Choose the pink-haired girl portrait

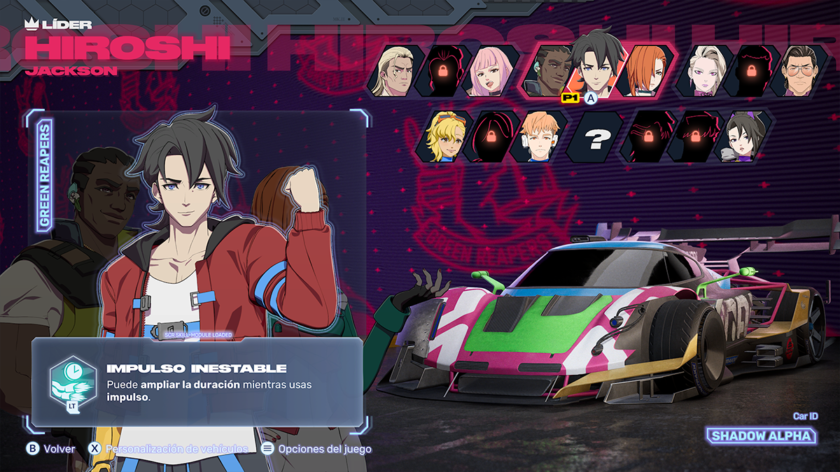(x=492, y=70)
